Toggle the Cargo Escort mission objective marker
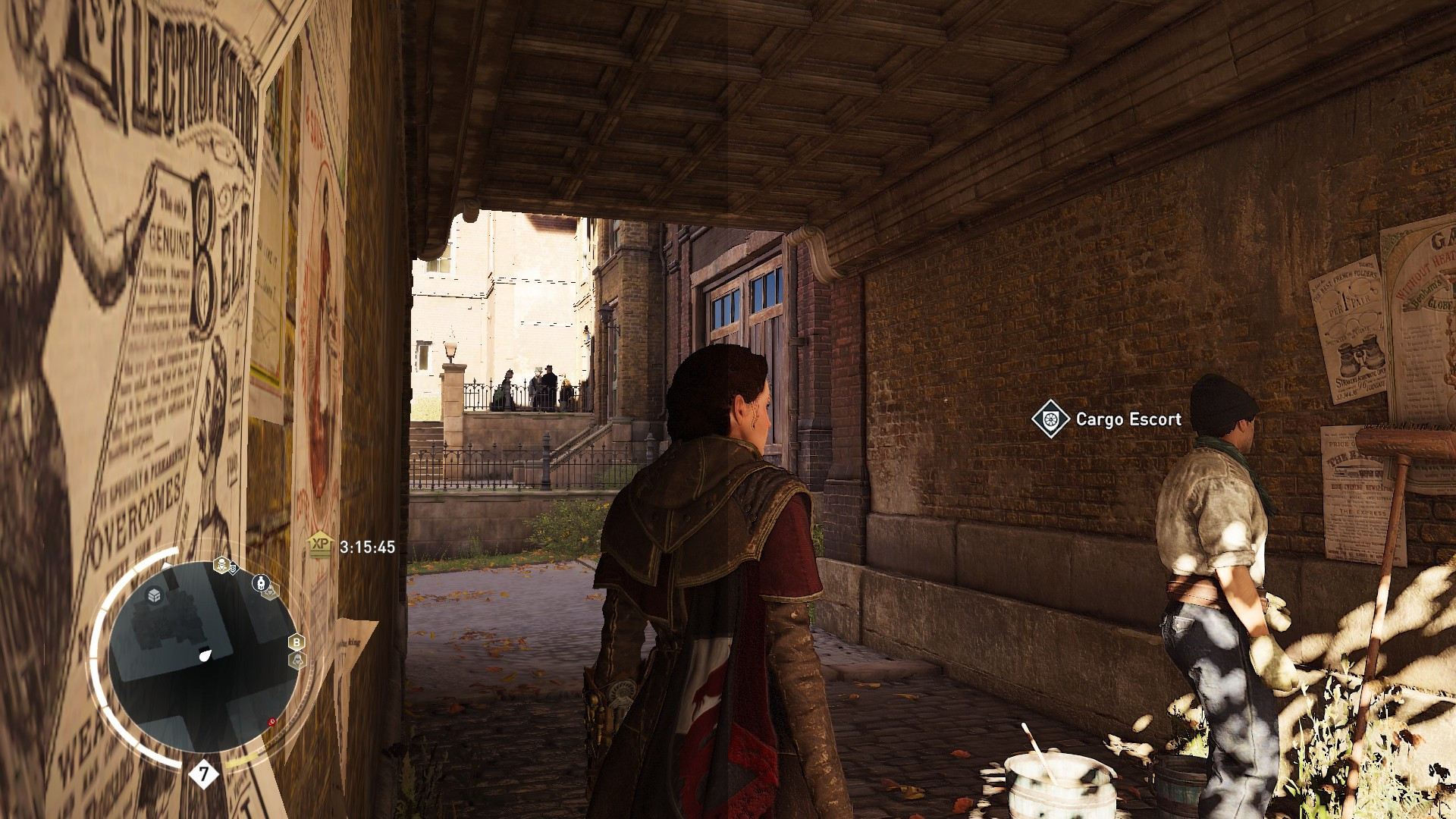This screenshot has height=819, width=1456. [1050, 419]
